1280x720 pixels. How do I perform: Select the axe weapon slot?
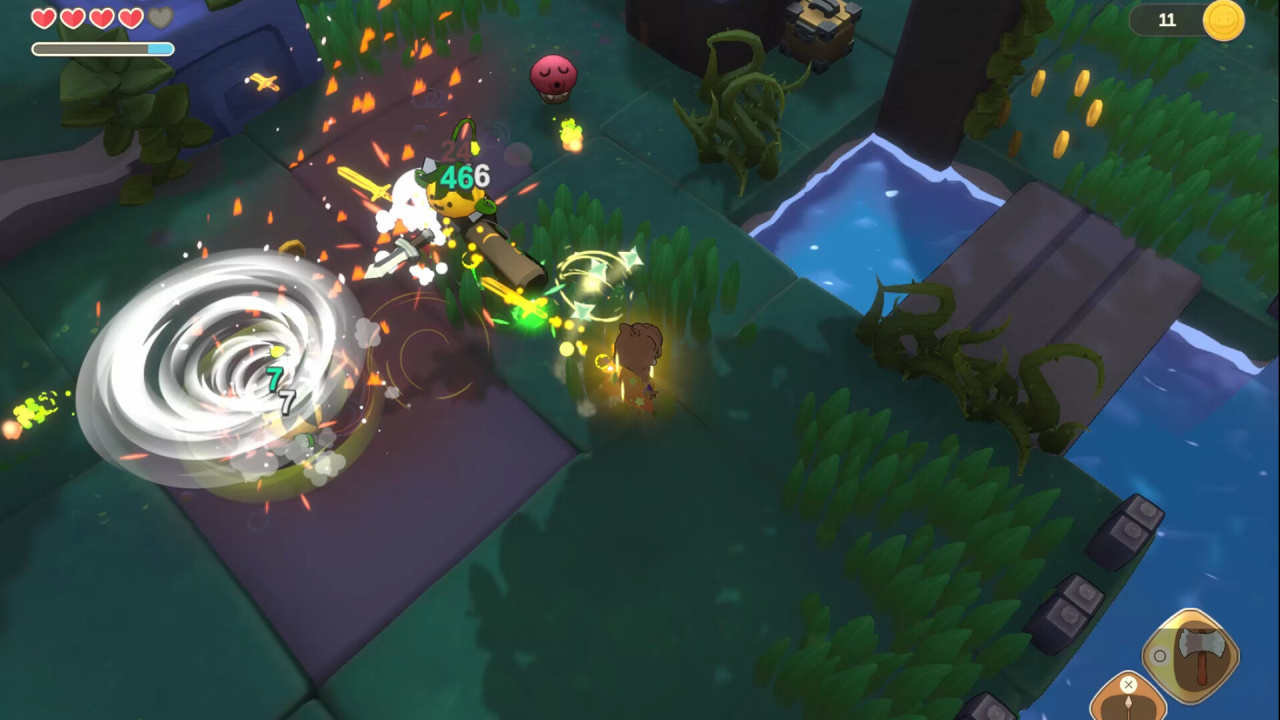click(x=1193, y=655)
